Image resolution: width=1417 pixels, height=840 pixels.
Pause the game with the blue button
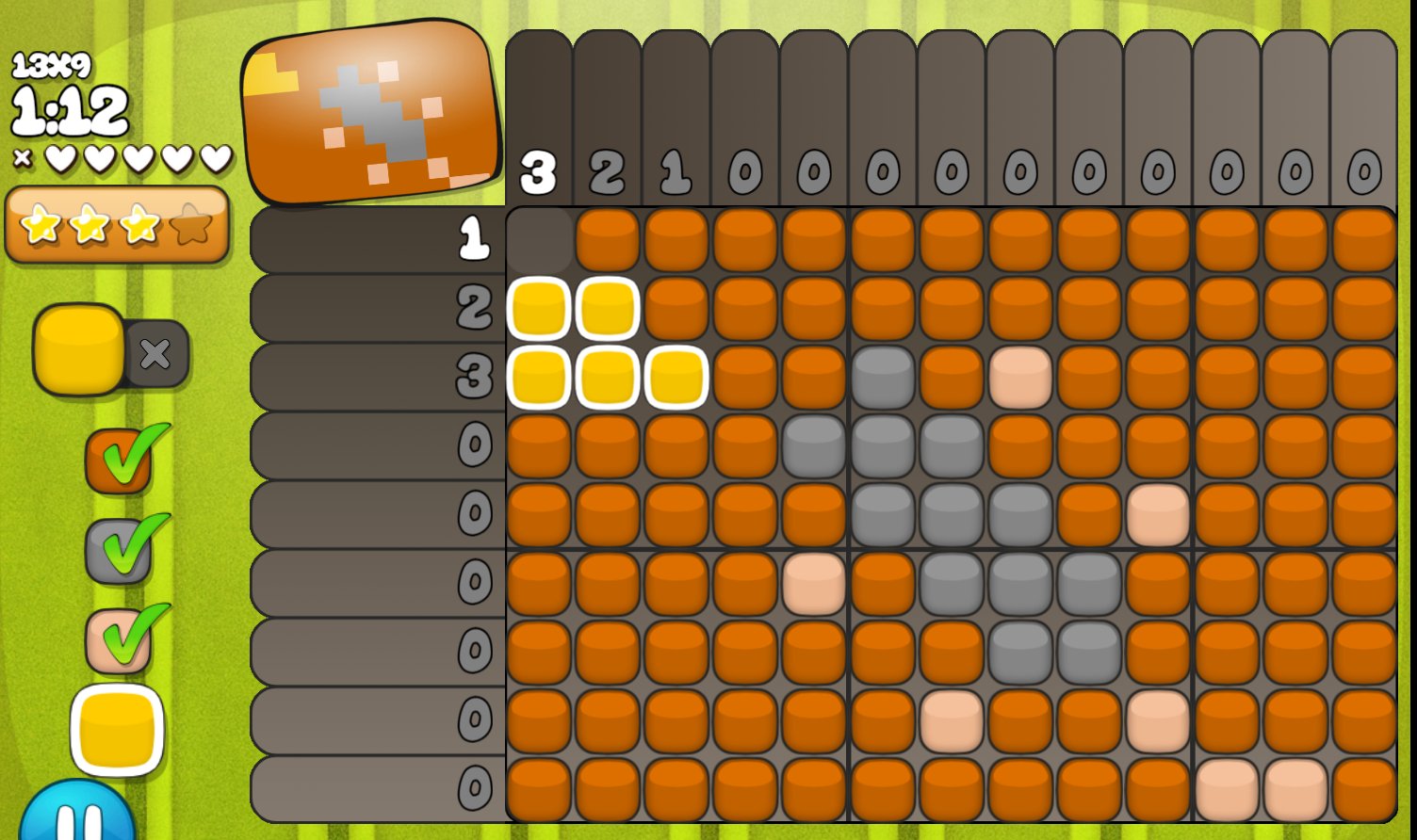[77, 815]
